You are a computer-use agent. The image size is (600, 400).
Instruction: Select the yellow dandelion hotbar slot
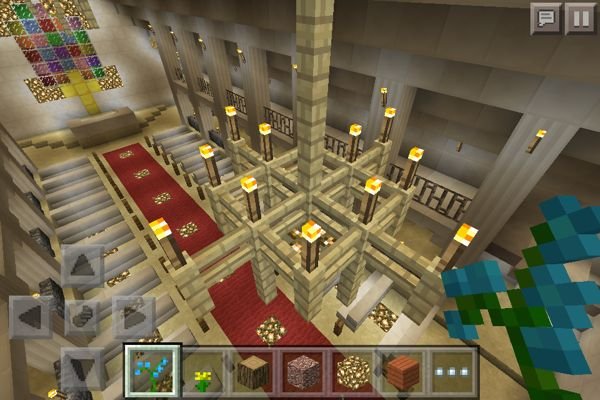point(205,370)
